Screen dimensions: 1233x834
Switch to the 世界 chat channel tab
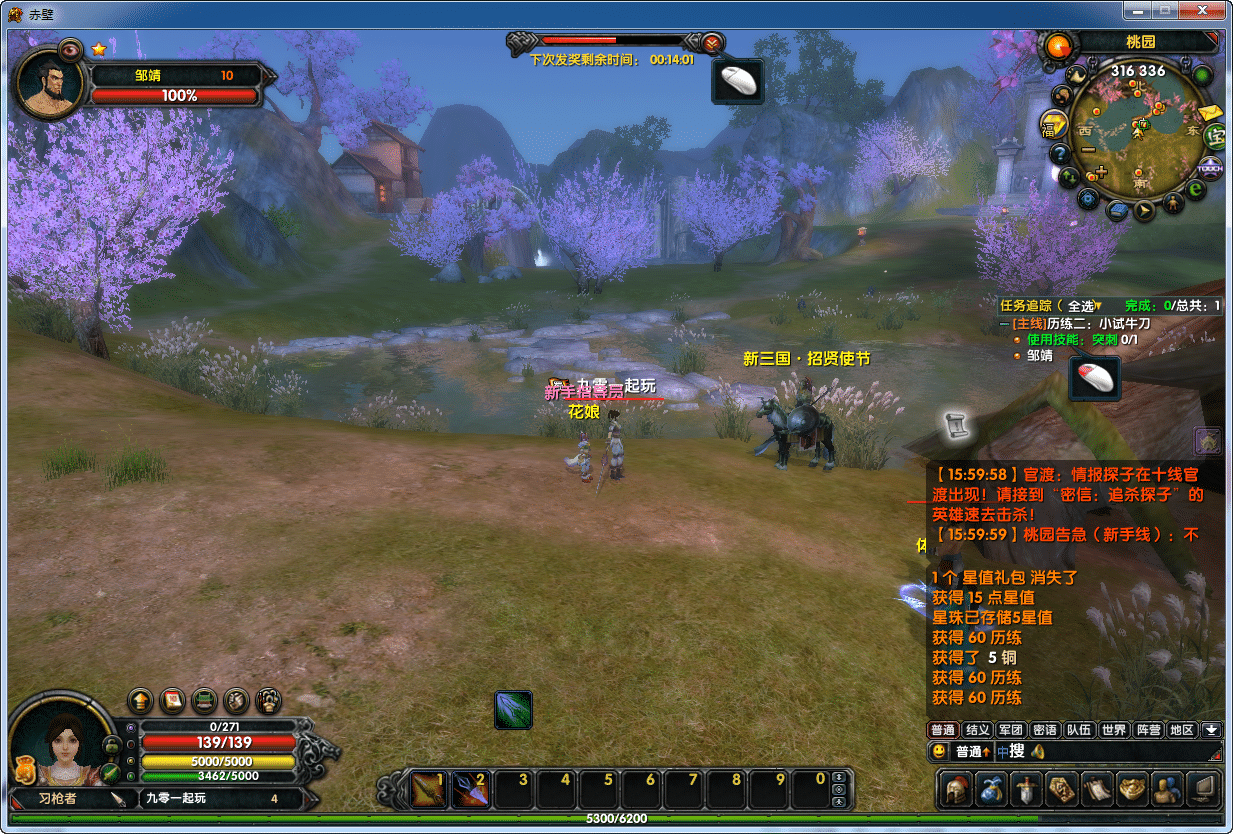point(1112,730)
